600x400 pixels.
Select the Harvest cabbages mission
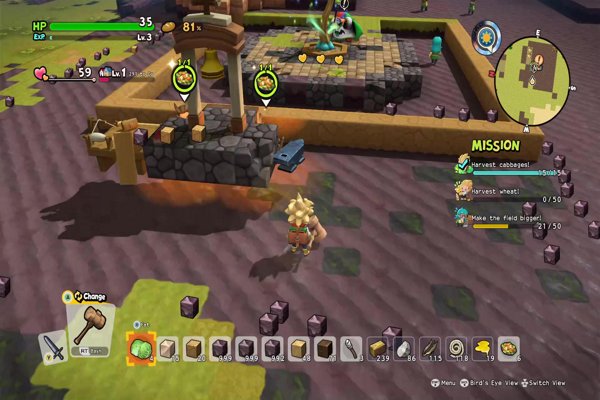(x=505, y=165)
